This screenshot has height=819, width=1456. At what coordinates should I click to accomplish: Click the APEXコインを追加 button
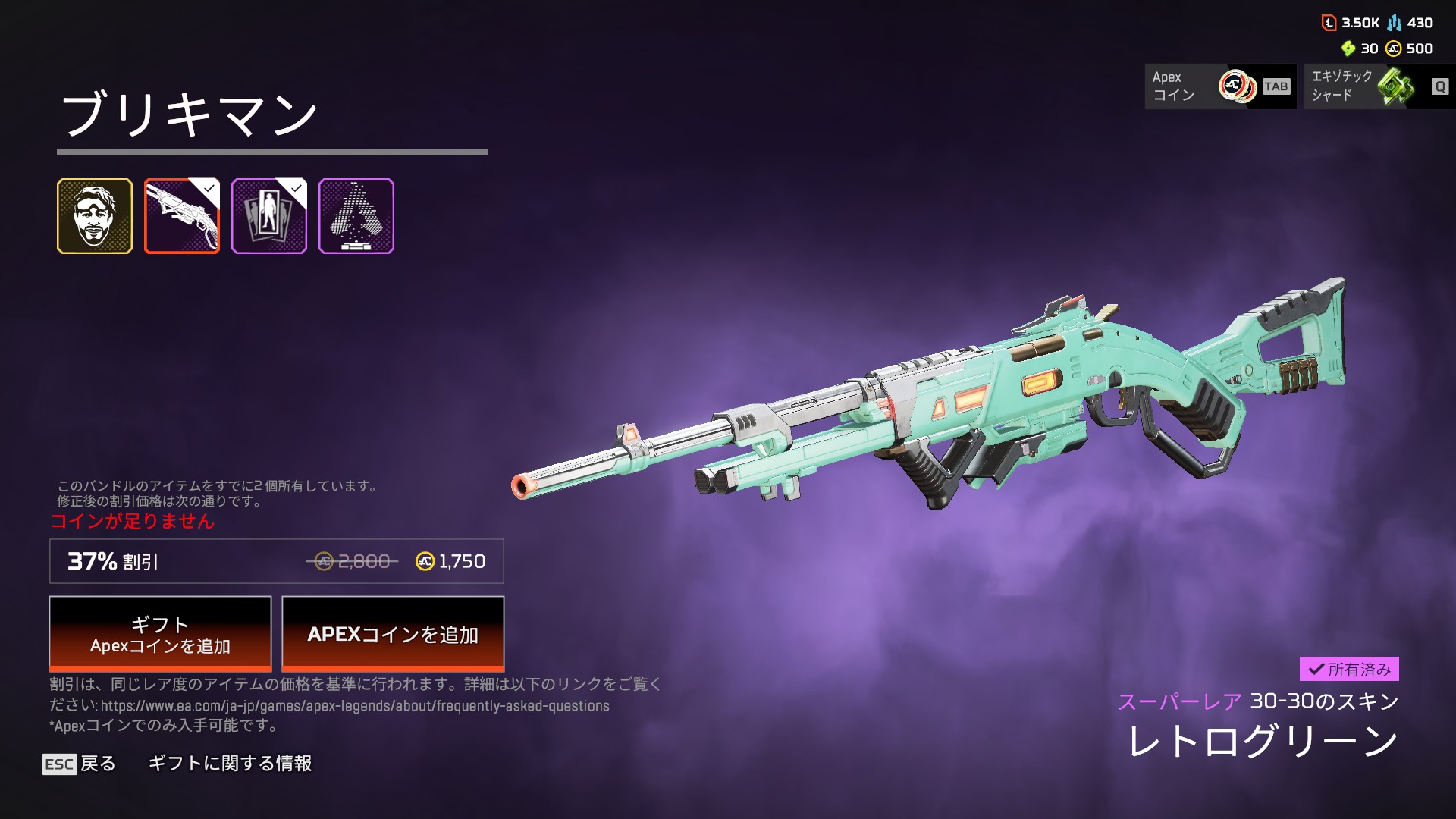pos(393,634)
